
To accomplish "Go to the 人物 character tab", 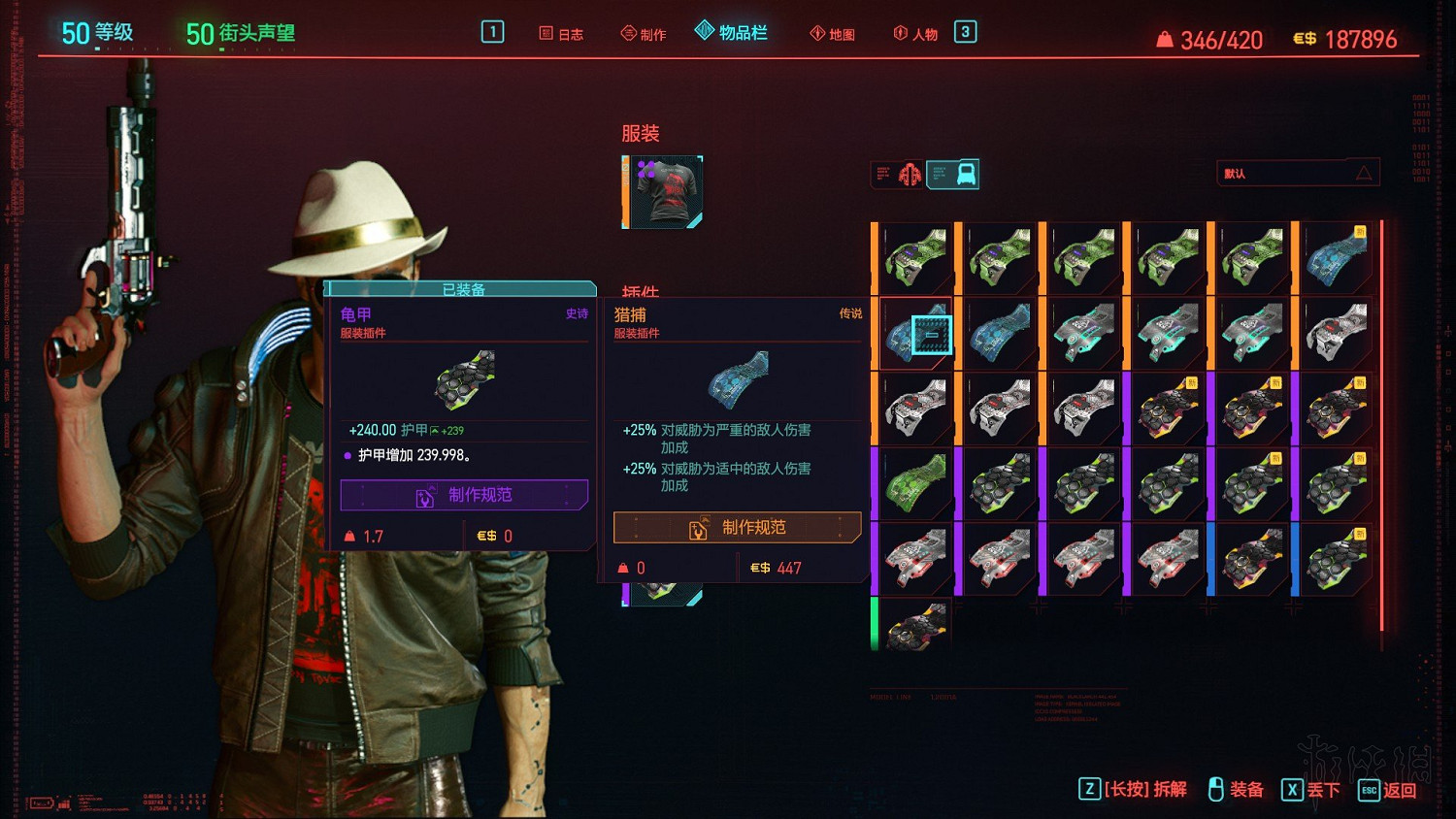I will pos(915,34).
